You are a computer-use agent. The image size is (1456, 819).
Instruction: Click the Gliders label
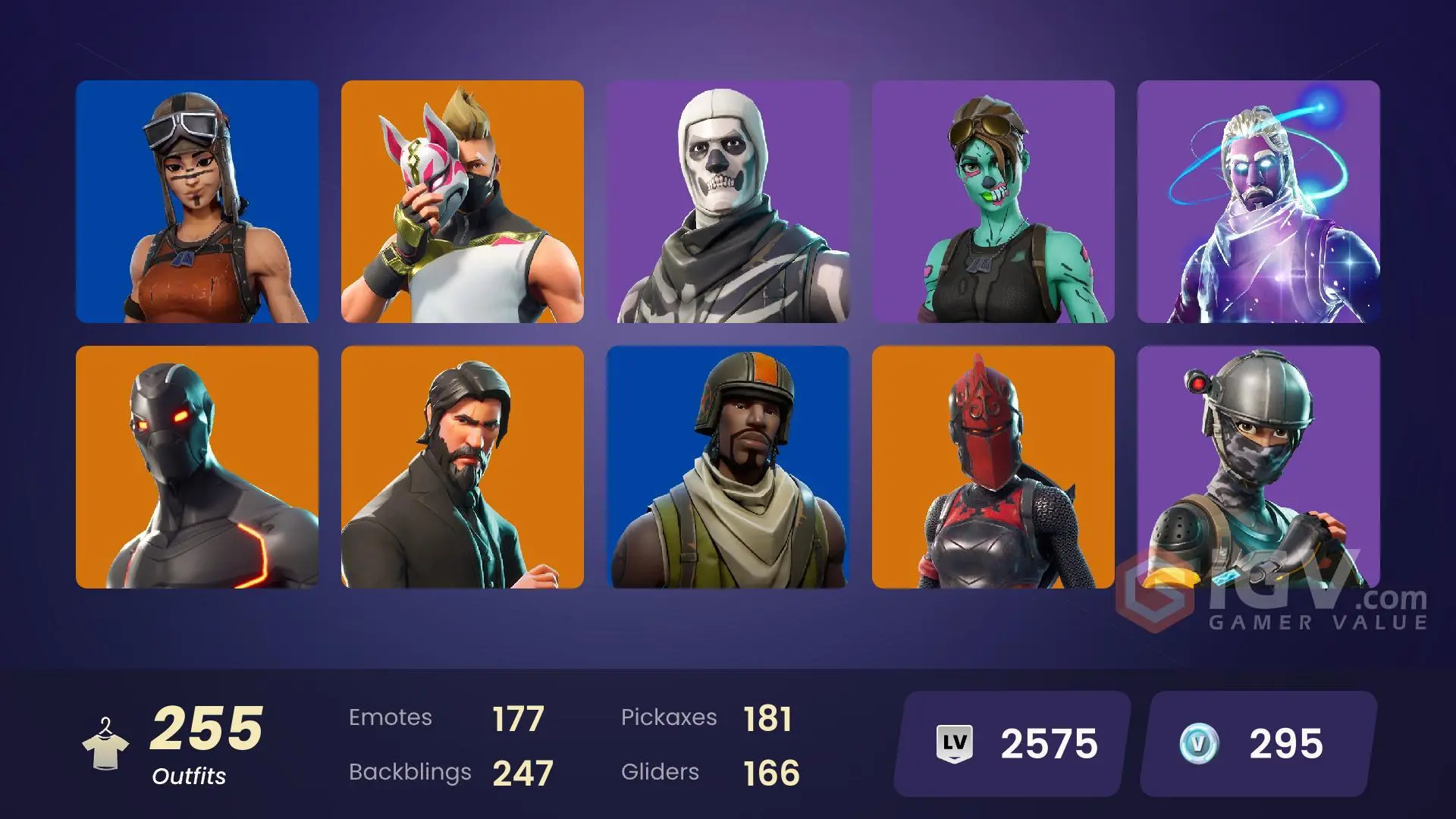coord(660,772)
